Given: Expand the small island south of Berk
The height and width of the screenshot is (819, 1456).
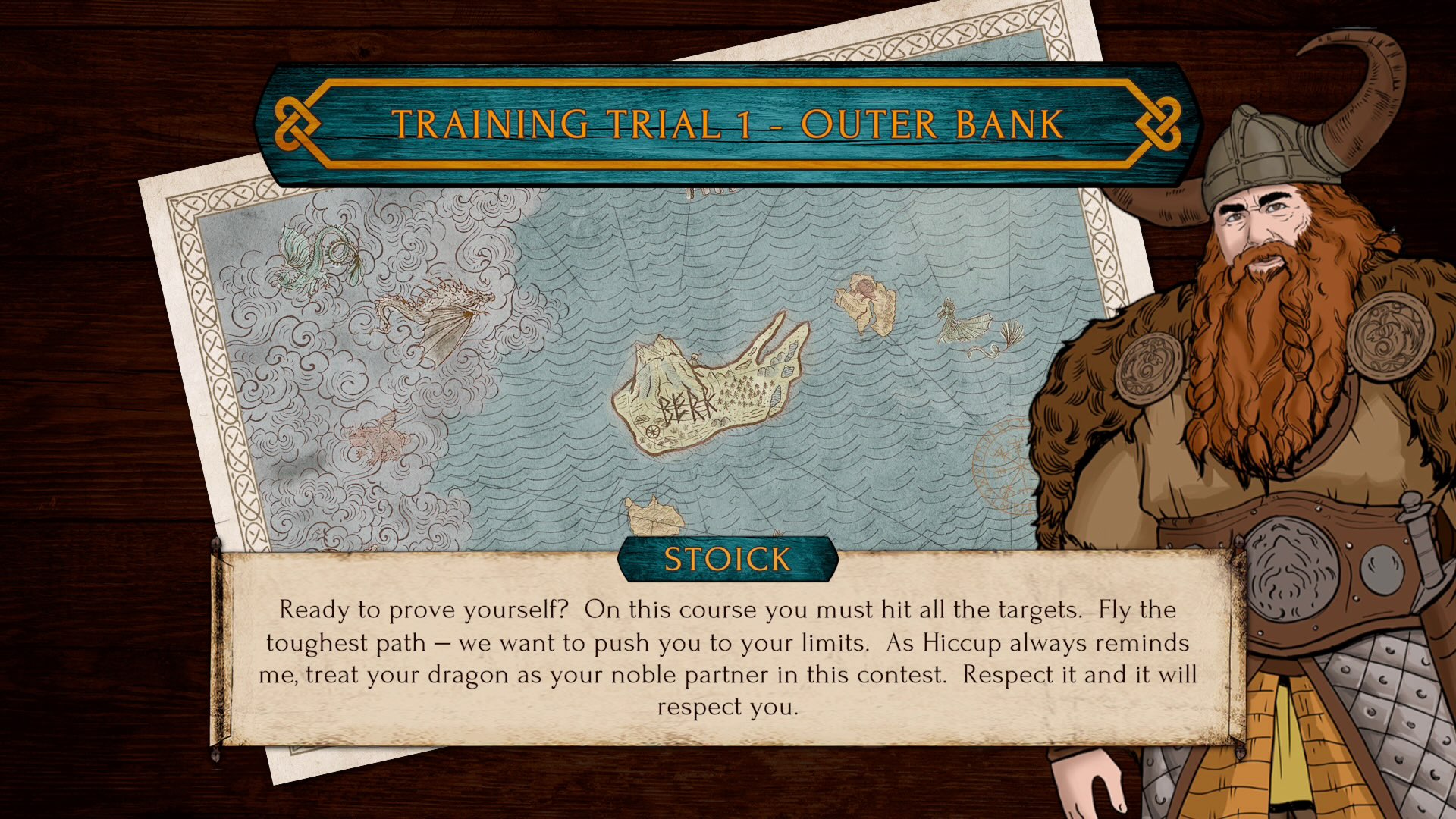Looking at the screenshot, I should point(652,516).
